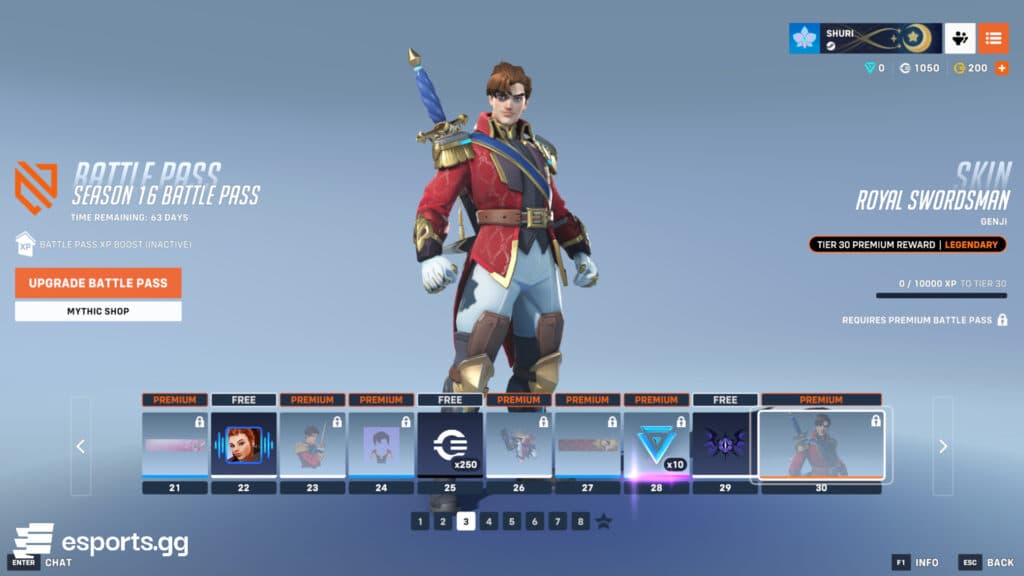Go to reward page 5
The width and height of the screenshot is (1024, 576).
512,521
